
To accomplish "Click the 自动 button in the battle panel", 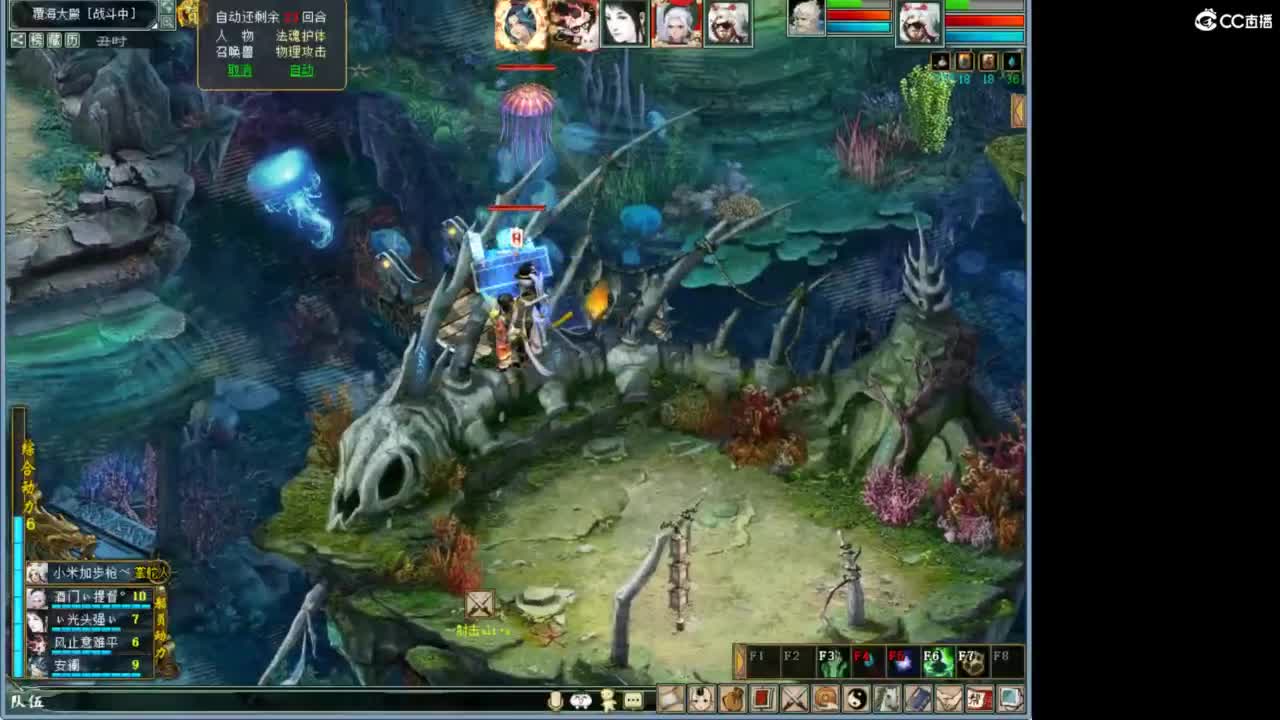I will pos(300,70).
